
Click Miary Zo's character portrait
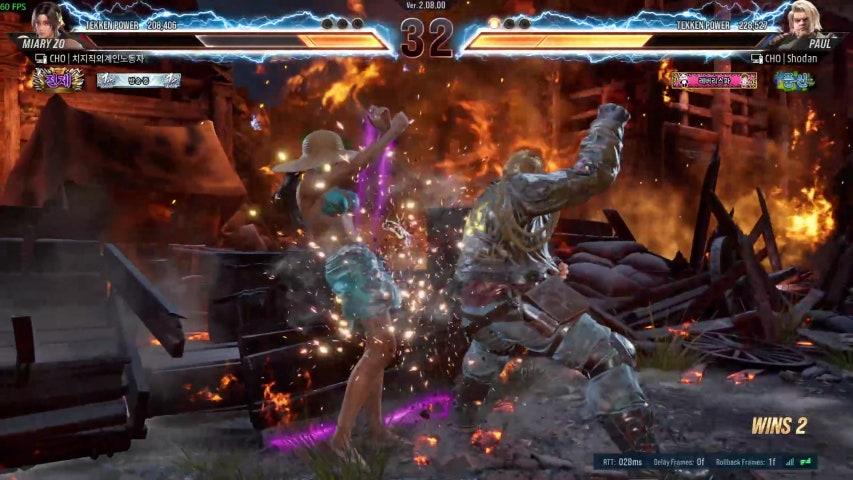45,20
